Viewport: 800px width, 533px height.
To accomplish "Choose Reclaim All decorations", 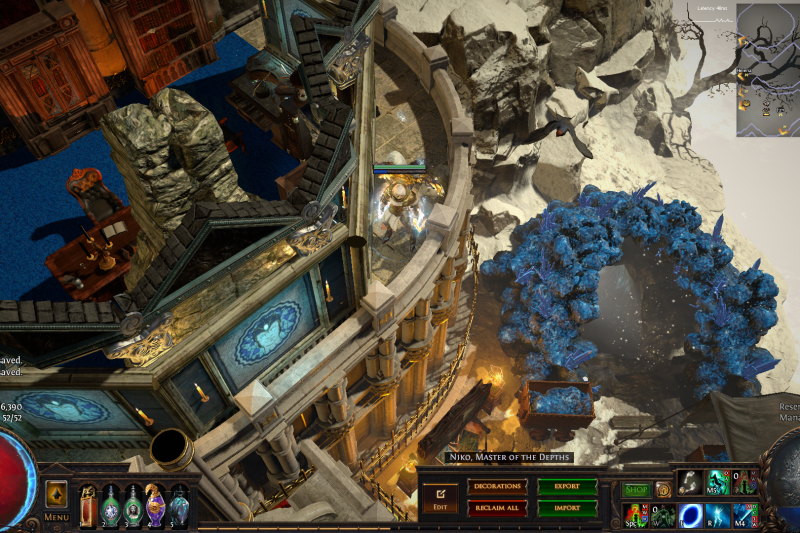I will (497, 508).
